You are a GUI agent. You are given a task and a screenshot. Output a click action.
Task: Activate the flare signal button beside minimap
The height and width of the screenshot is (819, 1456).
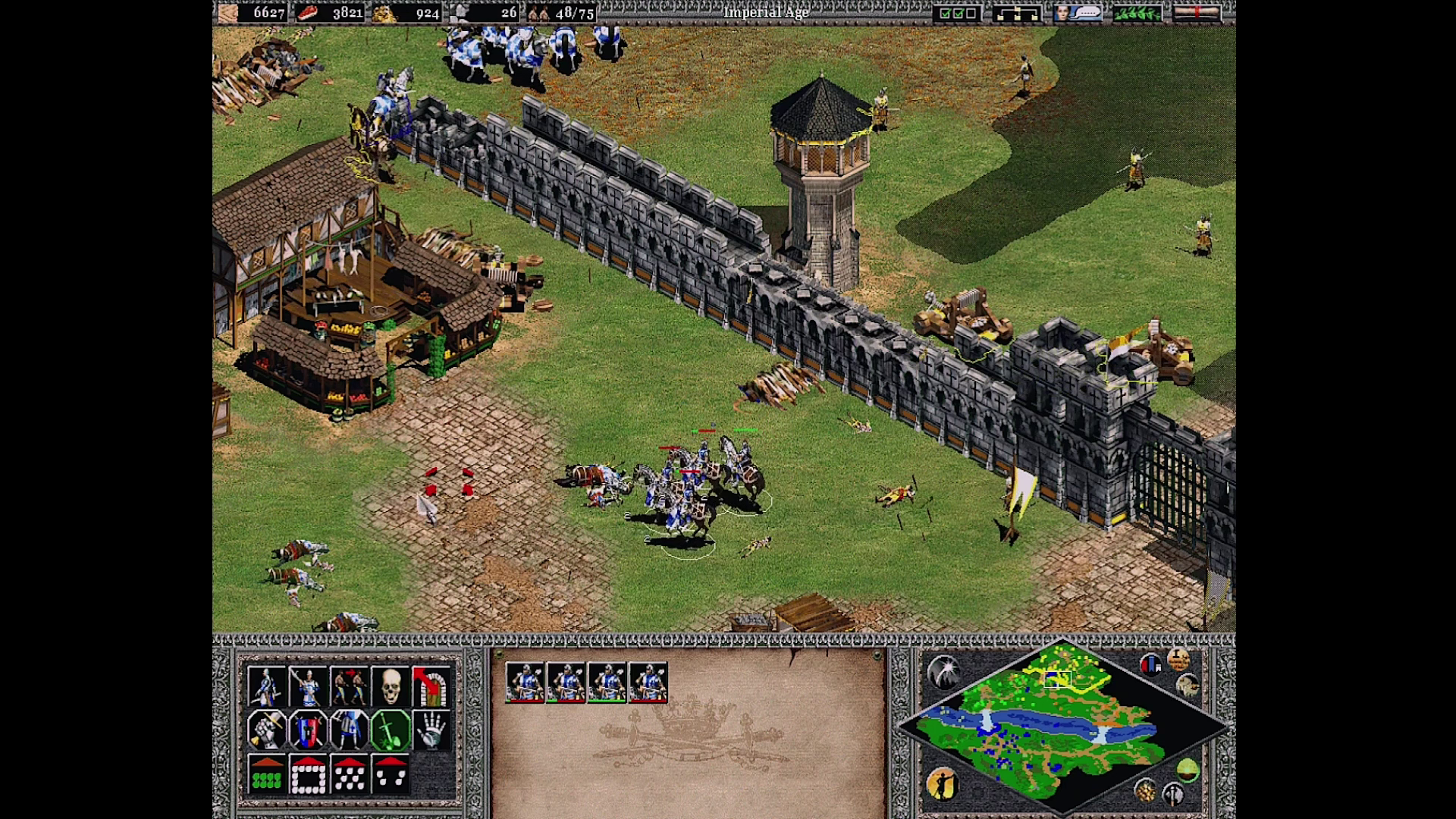coord(944,671)
